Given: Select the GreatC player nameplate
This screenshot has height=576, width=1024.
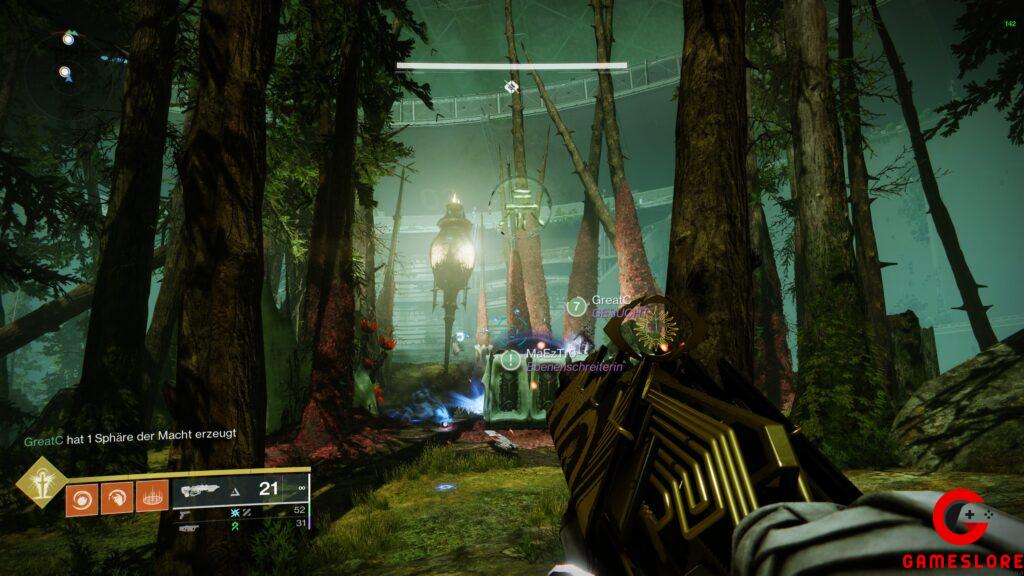Looking at the screenshot, I should tap(608, 300).
